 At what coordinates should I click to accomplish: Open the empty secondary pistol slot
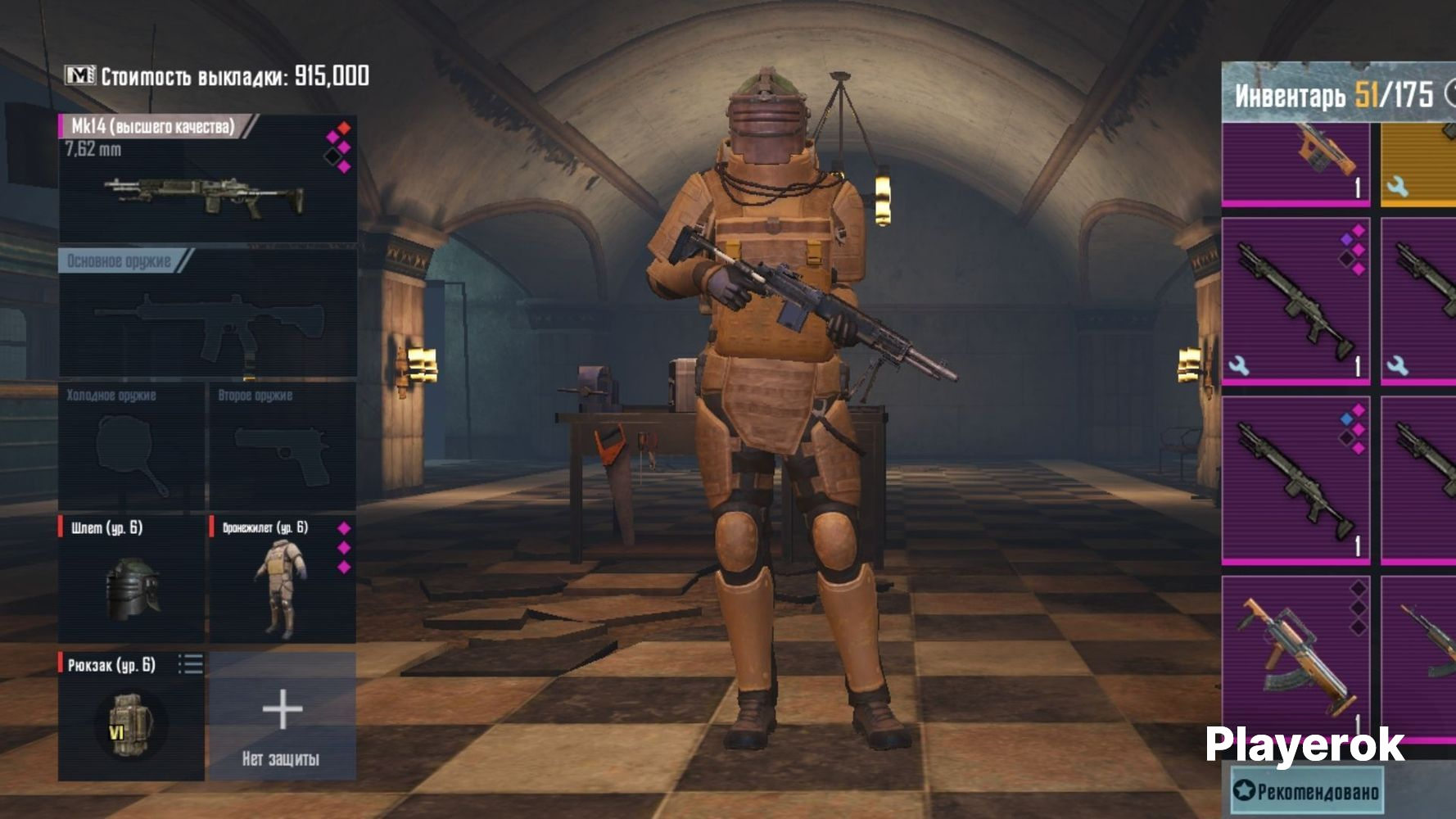click(283, 446)
